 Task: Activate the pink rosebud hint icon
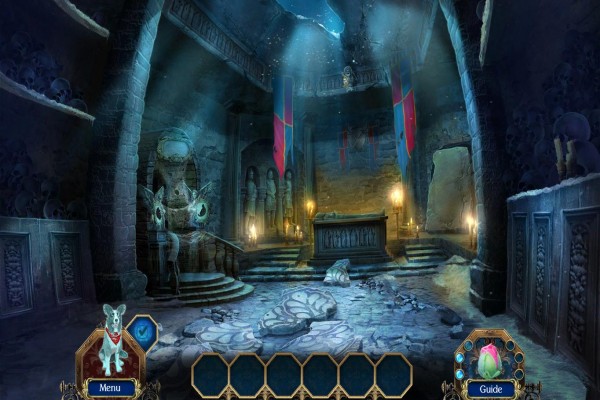point(489,358)
